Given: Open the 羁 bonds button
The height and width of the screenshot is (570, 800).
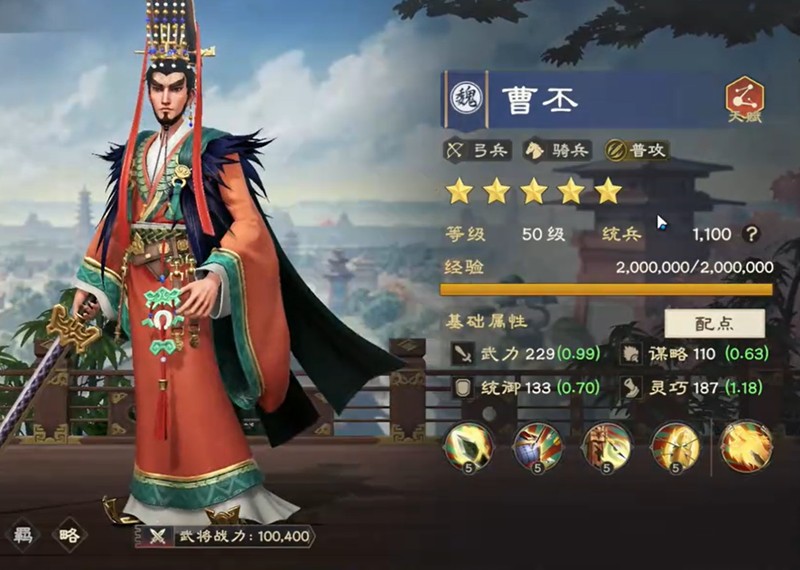Looking at the screenshot, I should point(24,535).
